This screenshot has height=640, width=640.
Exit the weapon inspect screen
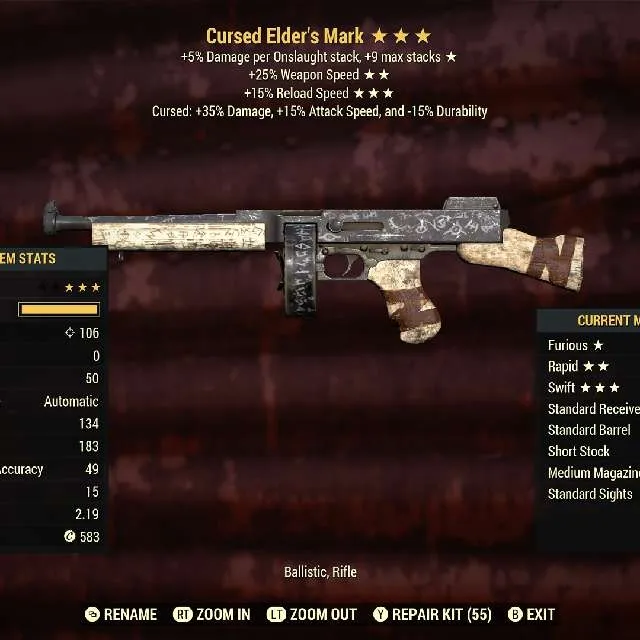(x=531, y=614)
